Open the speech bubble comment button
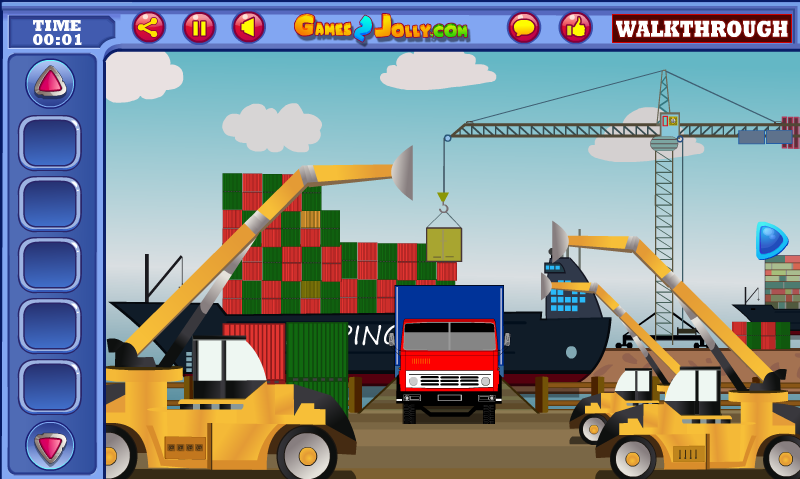 pyautogui.click(x=523, y=27)
